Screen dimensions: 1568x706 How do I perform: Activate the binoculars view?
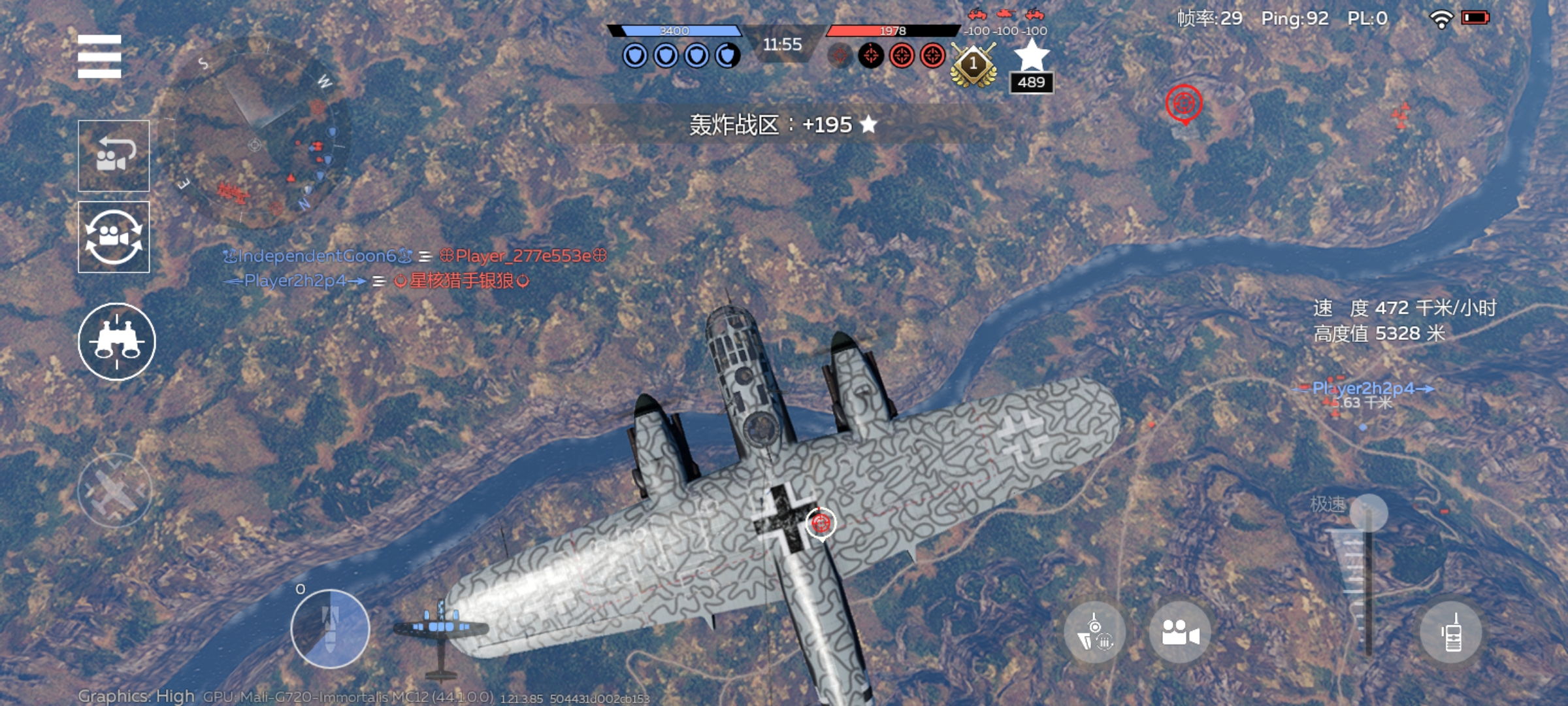point(117,341)
